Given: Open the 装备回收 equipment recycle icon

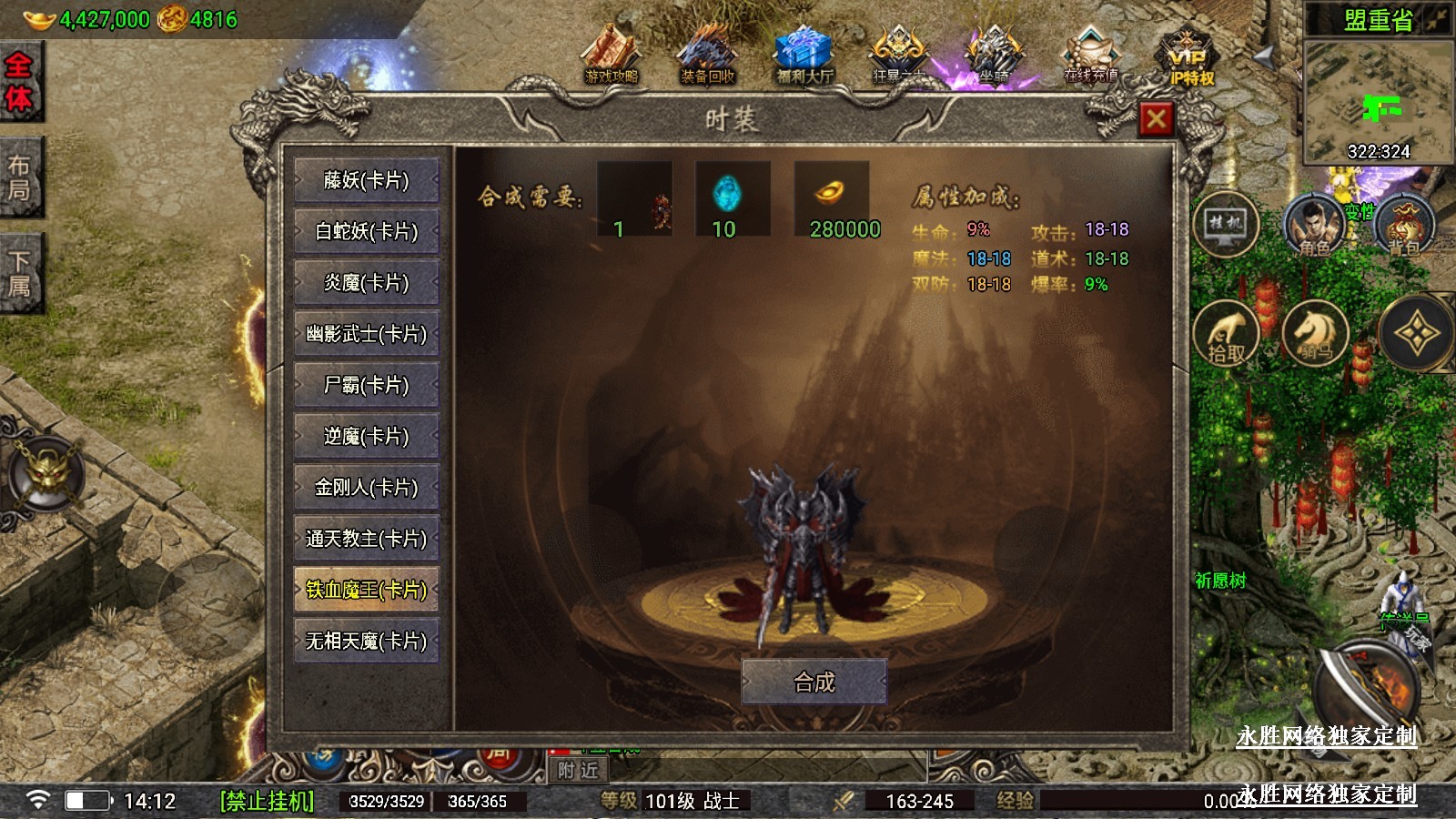Looking at the screenshot, I should [707, 56].
